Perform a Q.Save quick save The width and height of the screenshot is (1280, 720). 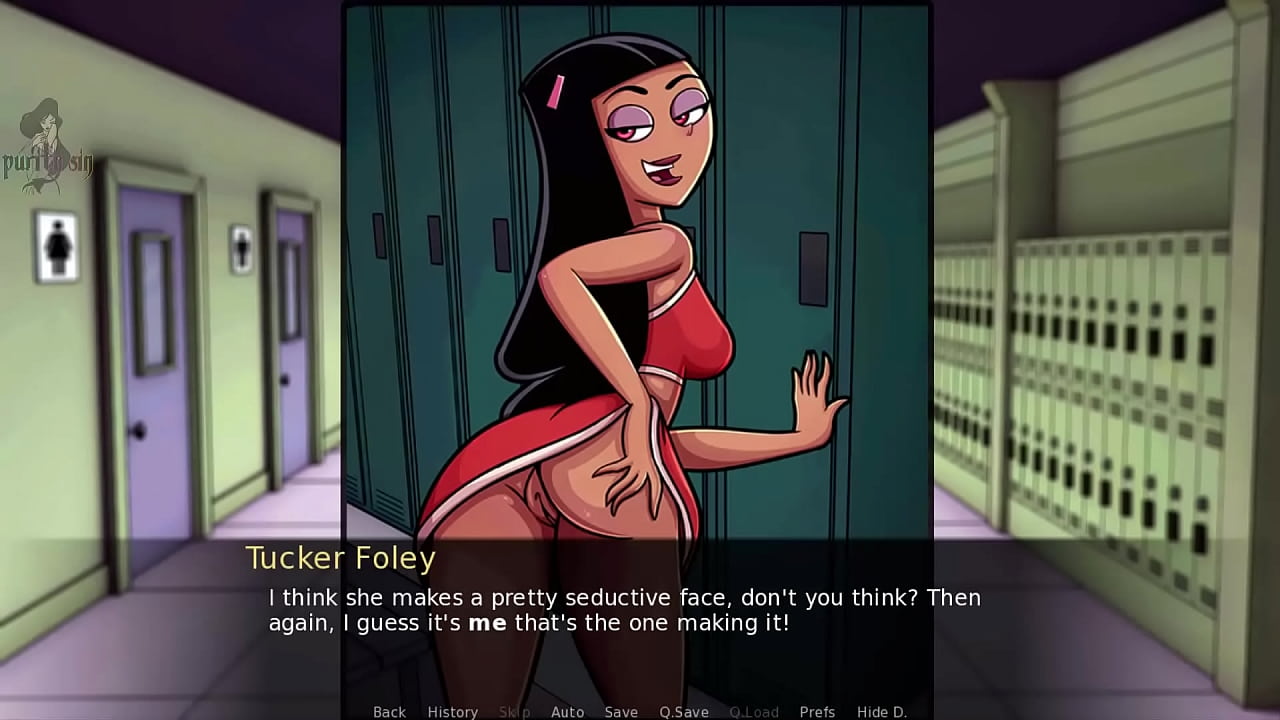[x=683, y=712]
